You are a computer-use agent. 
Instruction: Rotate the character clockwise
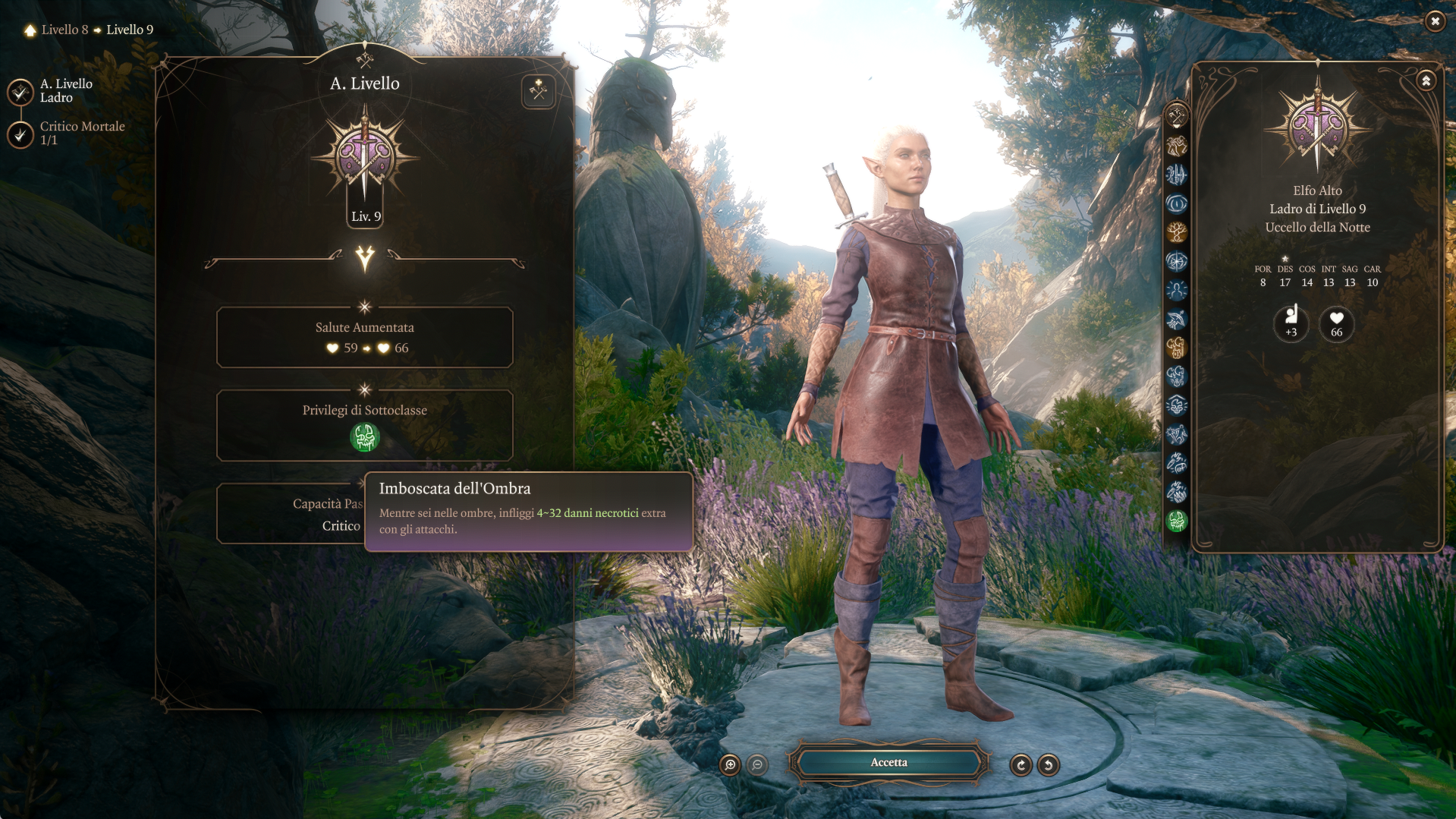(x=1020, y=765)
